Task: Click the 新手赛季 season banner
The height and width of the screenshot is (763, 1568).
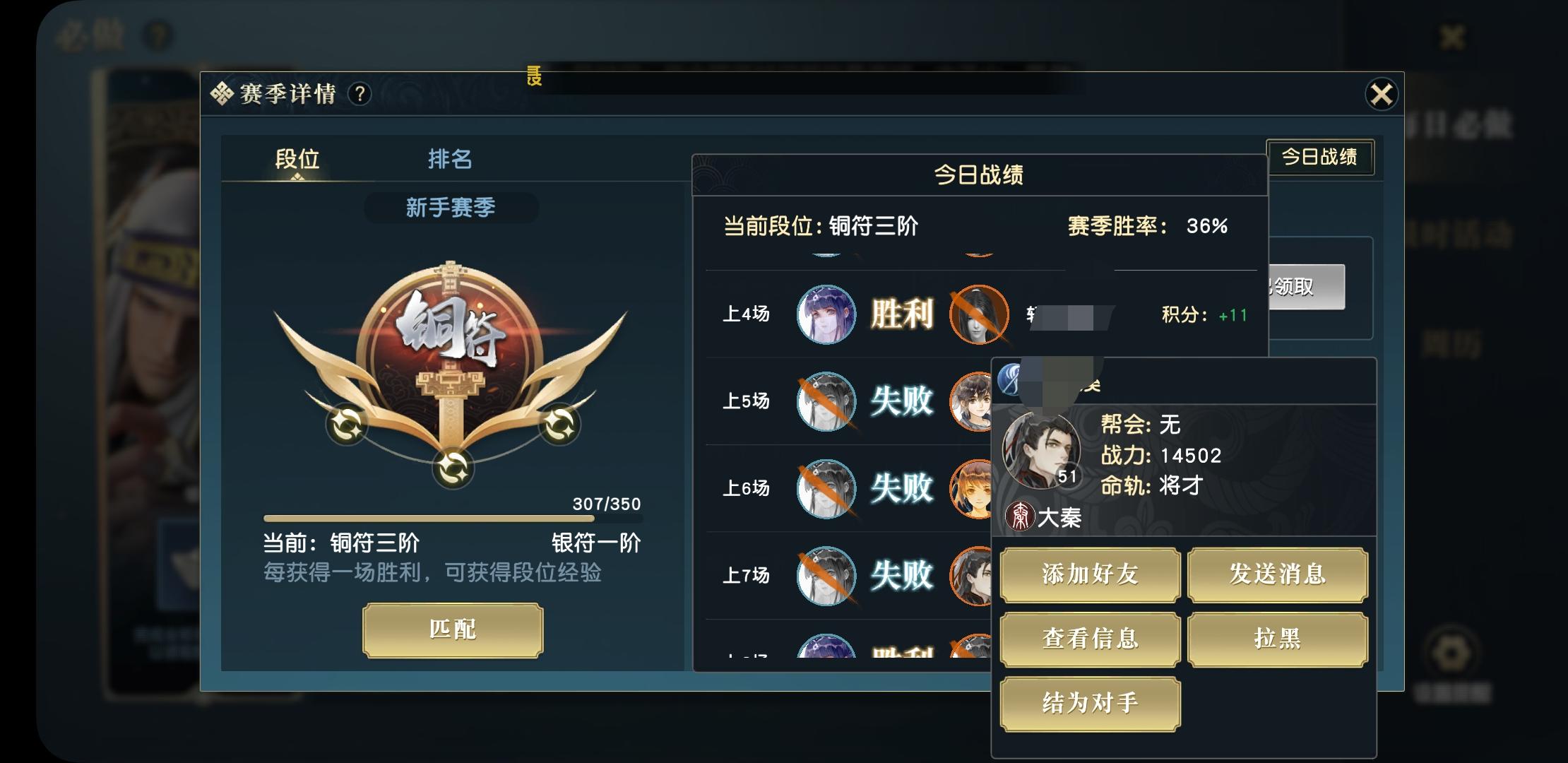Action: (x=450, y=207)
